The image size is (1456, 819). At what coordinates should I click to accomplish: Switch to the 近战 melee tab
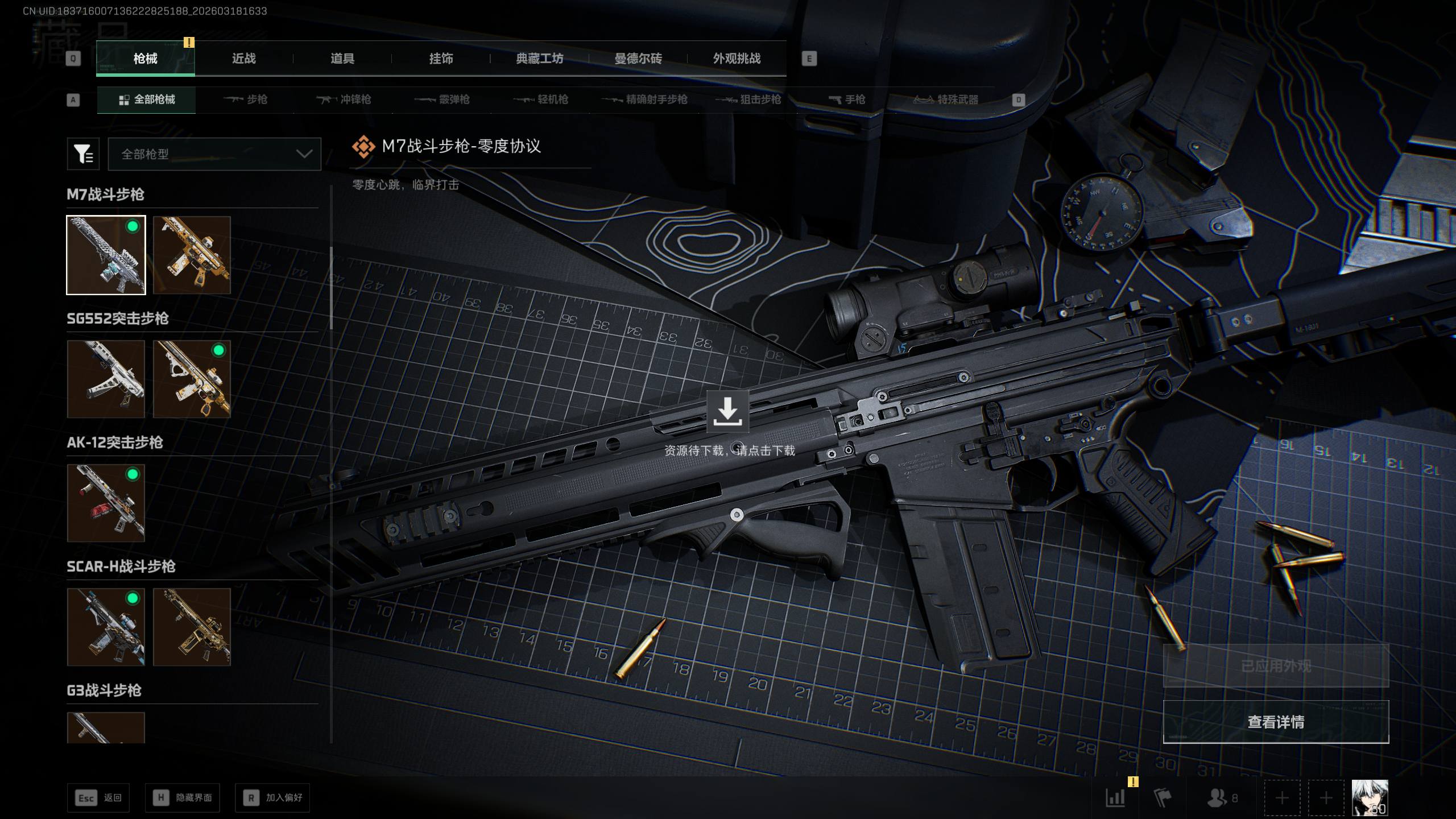coord(243,59)
